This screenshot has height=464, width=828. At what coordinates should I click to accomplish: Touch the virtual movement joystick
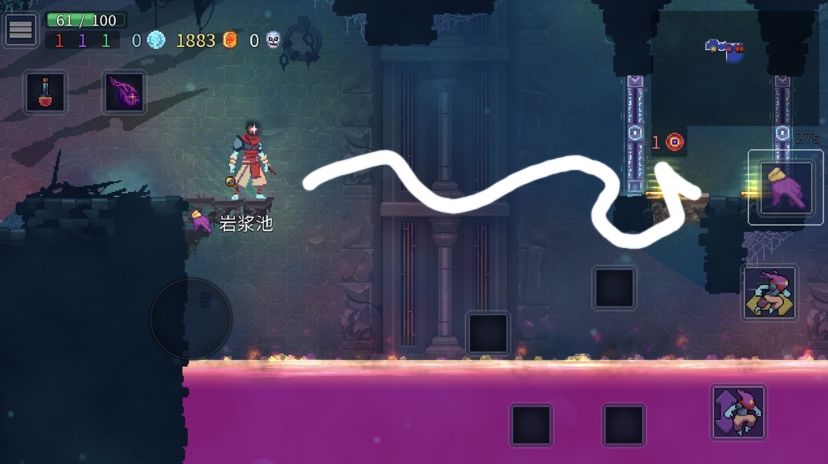coord(191,318)
